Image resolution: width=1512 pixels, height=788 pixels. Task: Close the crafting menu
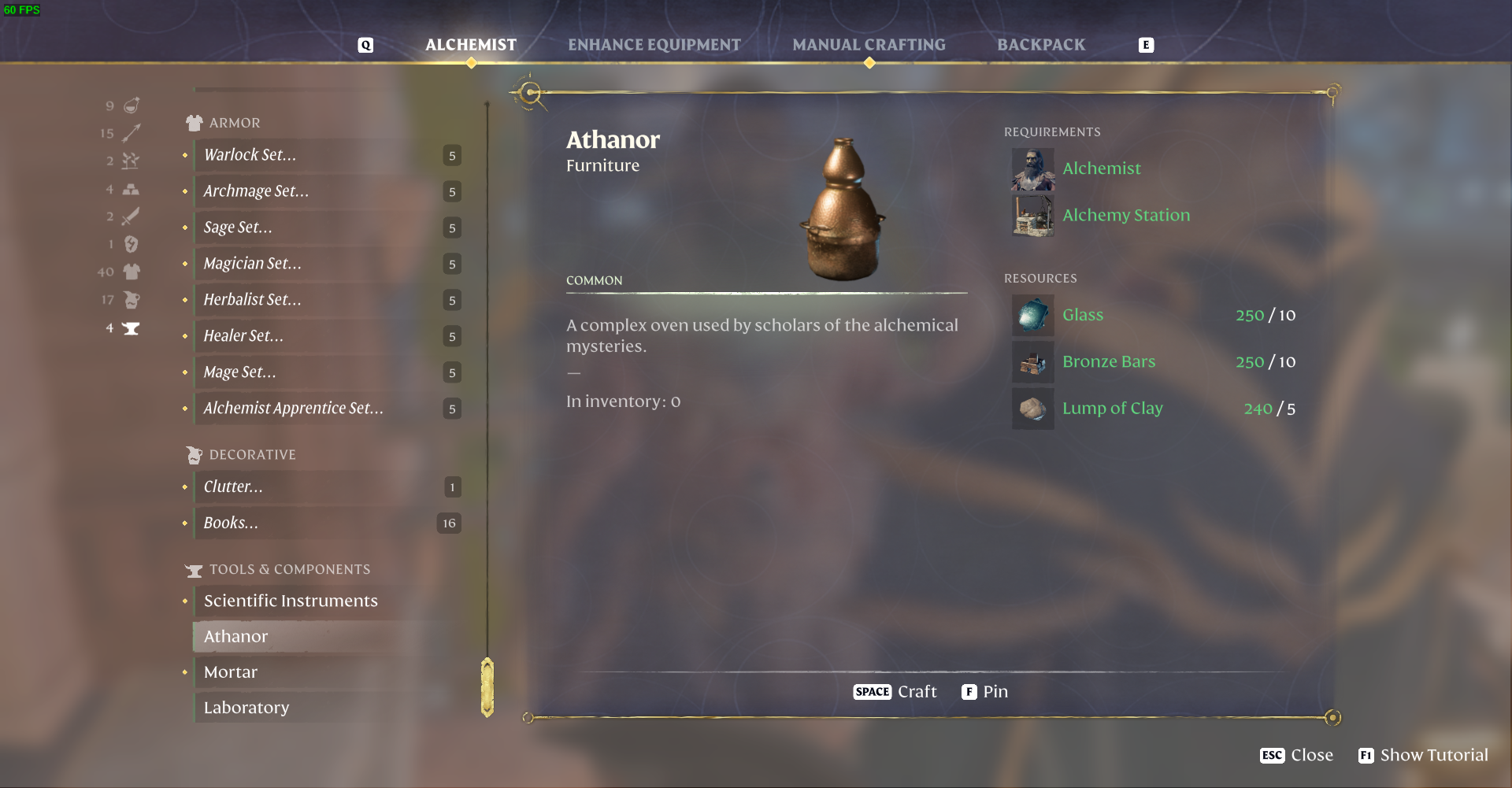(1296, 756)
